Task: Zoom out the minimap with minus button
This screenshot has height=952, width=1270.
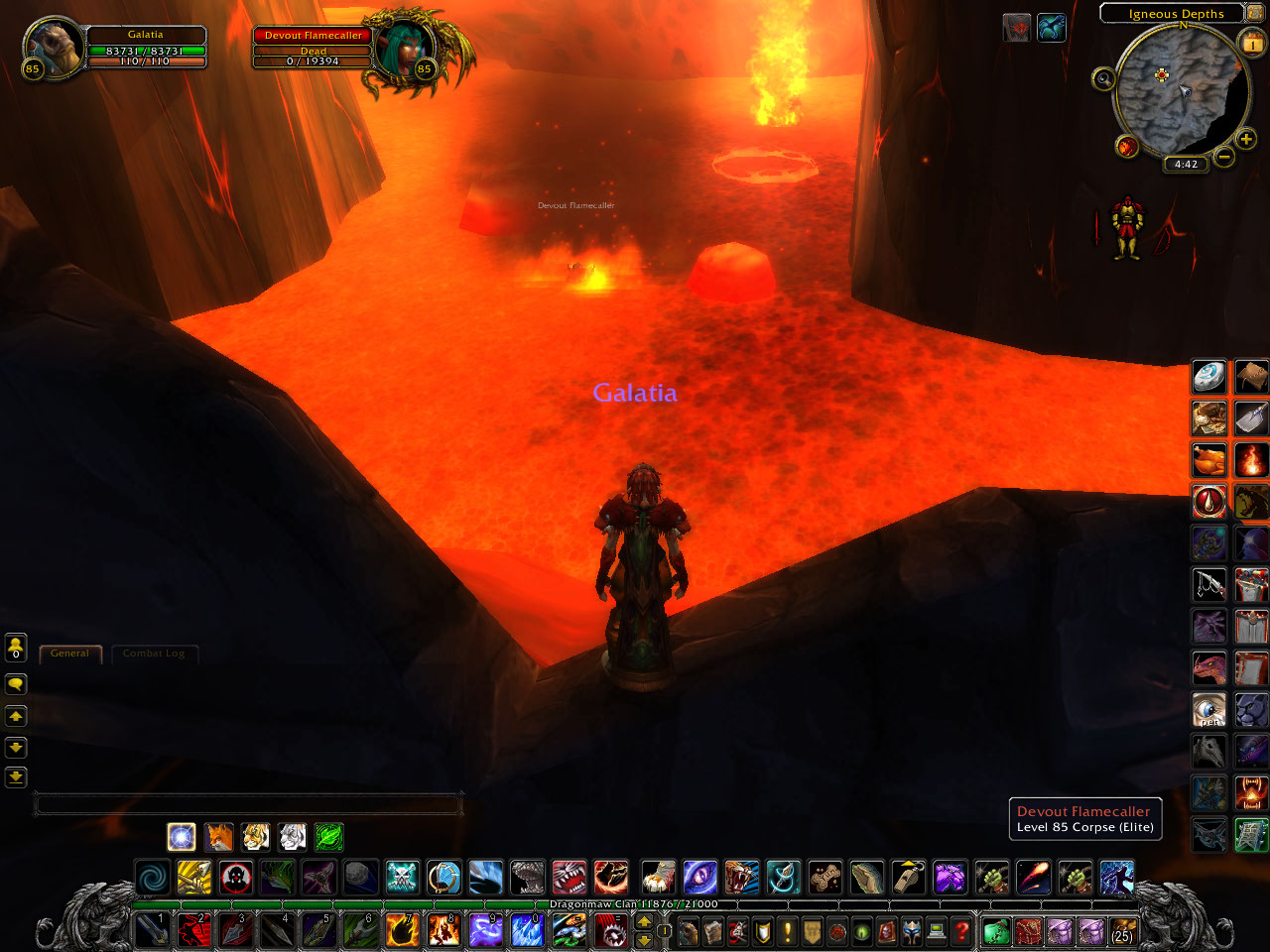Action: tap(1224, 157)
